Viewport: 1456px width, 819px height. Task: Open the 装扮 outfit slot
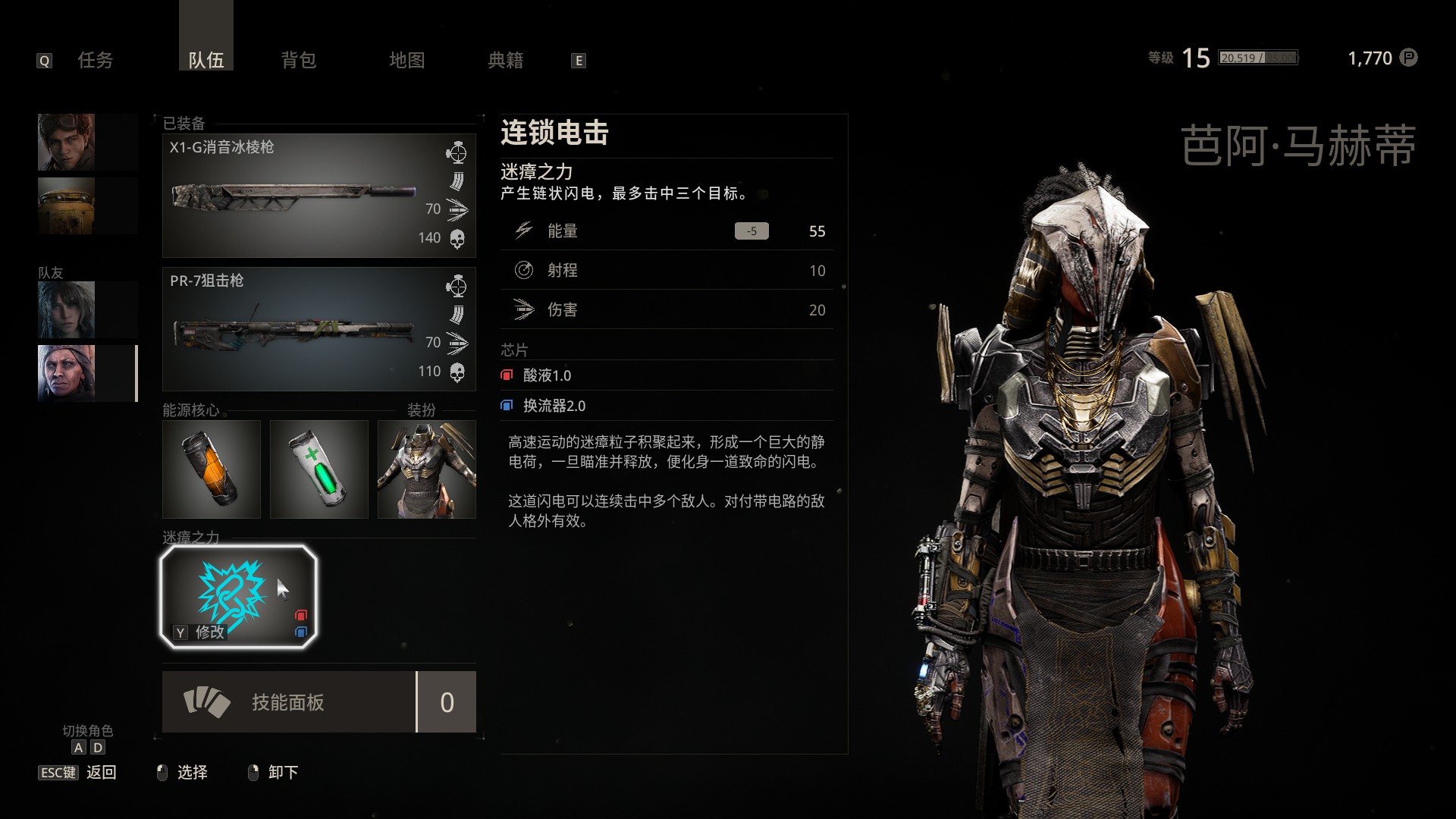click(x=427, y=469)
